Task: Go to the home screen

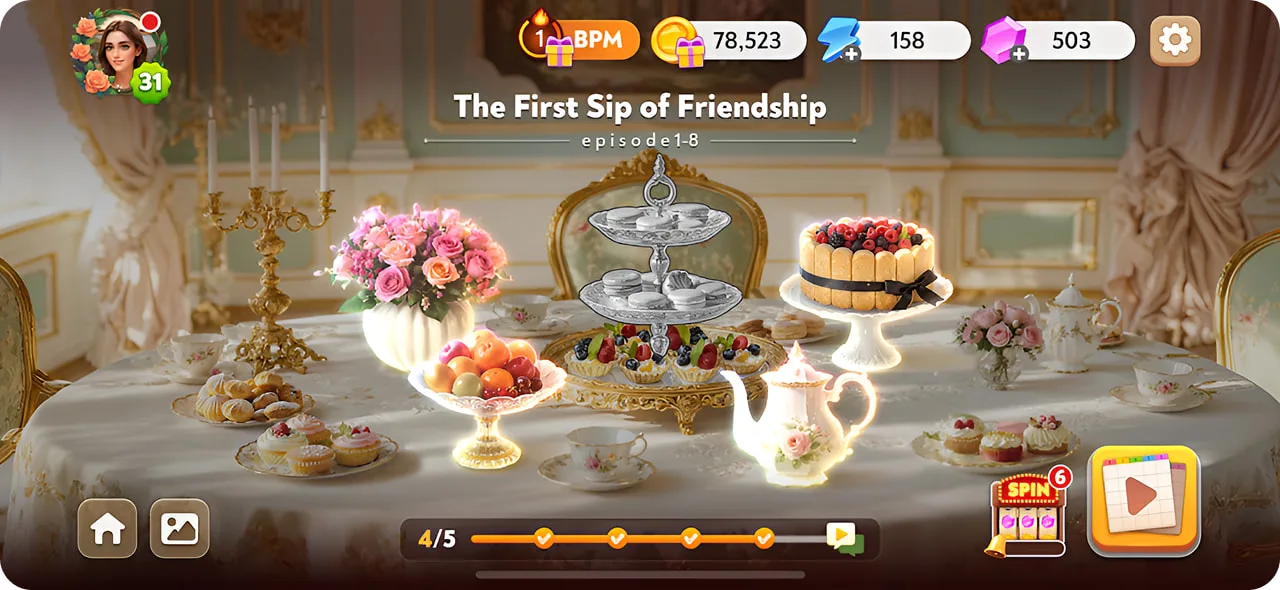Action: 107,528
